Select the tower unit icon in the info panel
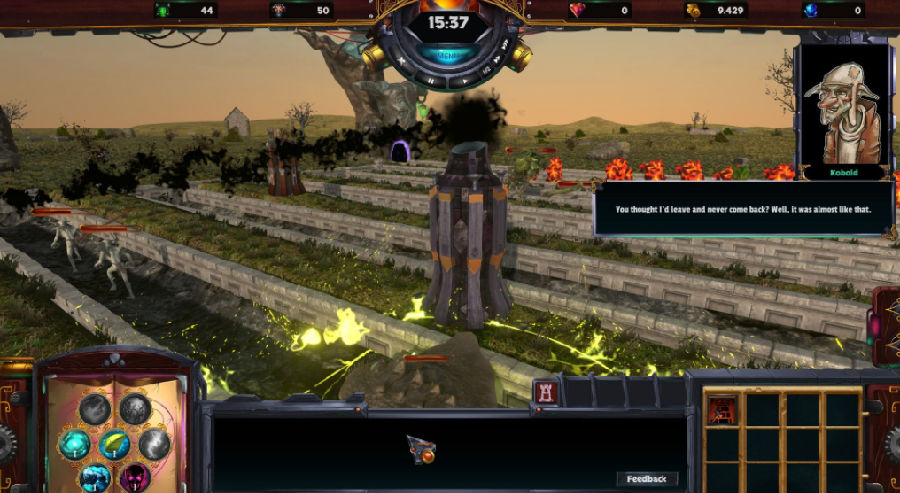The image size is (900, 493). 421,450
